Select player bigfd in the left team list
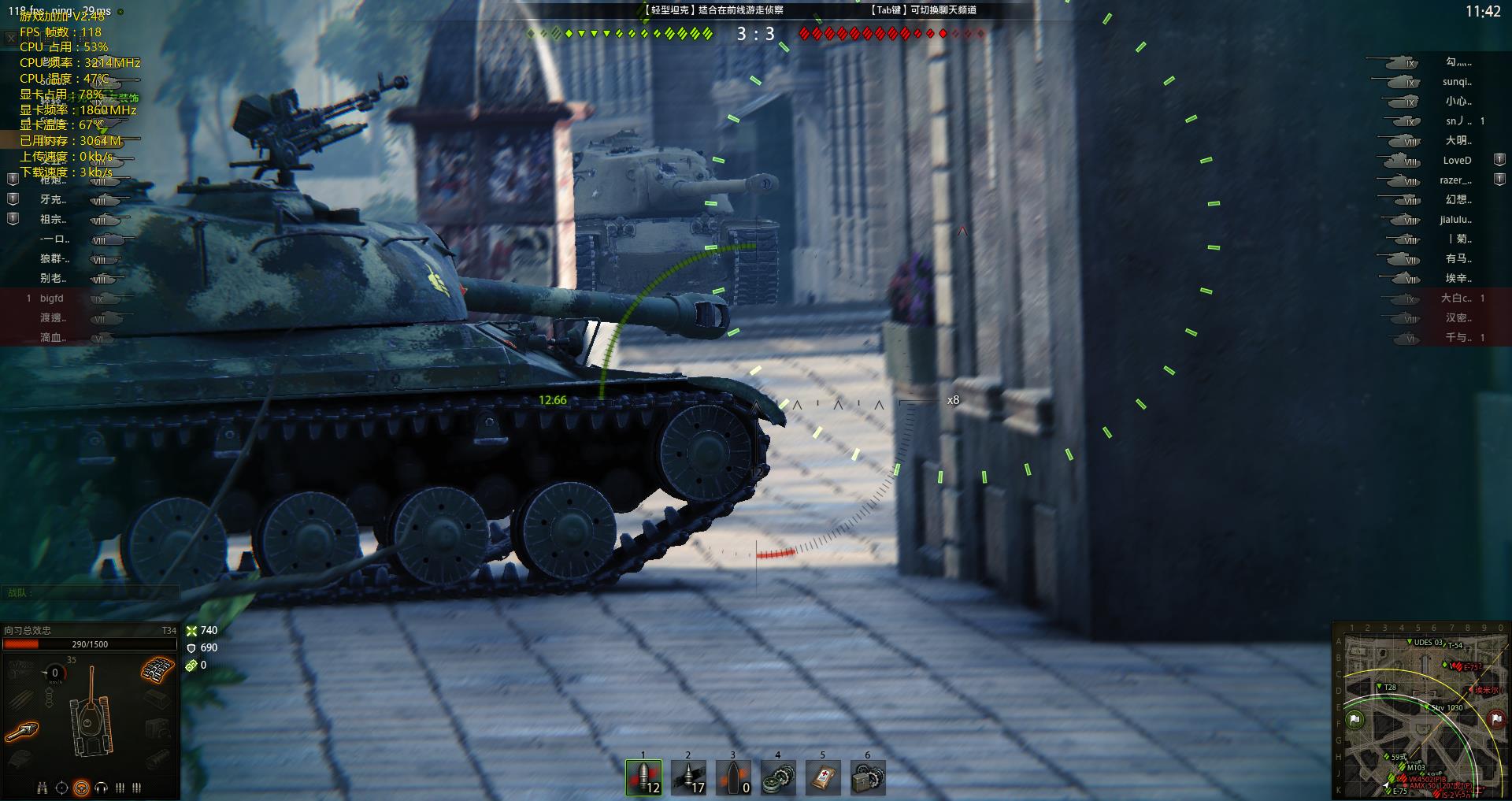The height and width of the screenshot is (801, 1512). (x=52, y=299)
